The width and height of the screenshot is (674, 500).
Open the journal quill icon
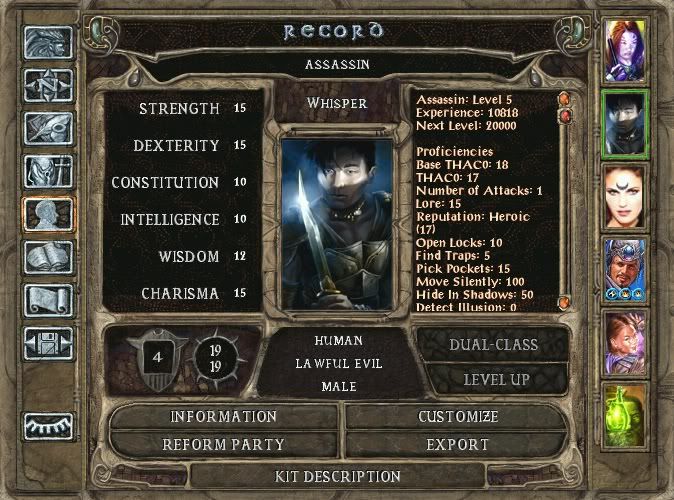point(47,127)
